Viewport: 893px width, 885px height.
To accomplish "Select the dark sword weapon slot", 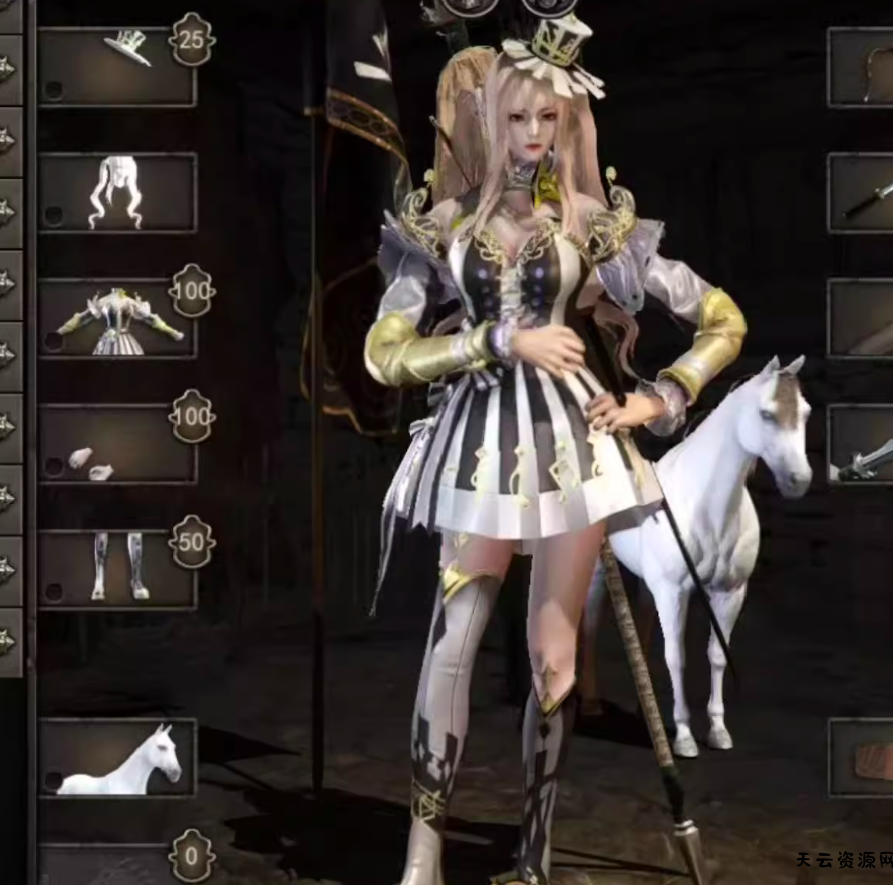I will pos(862,192).
